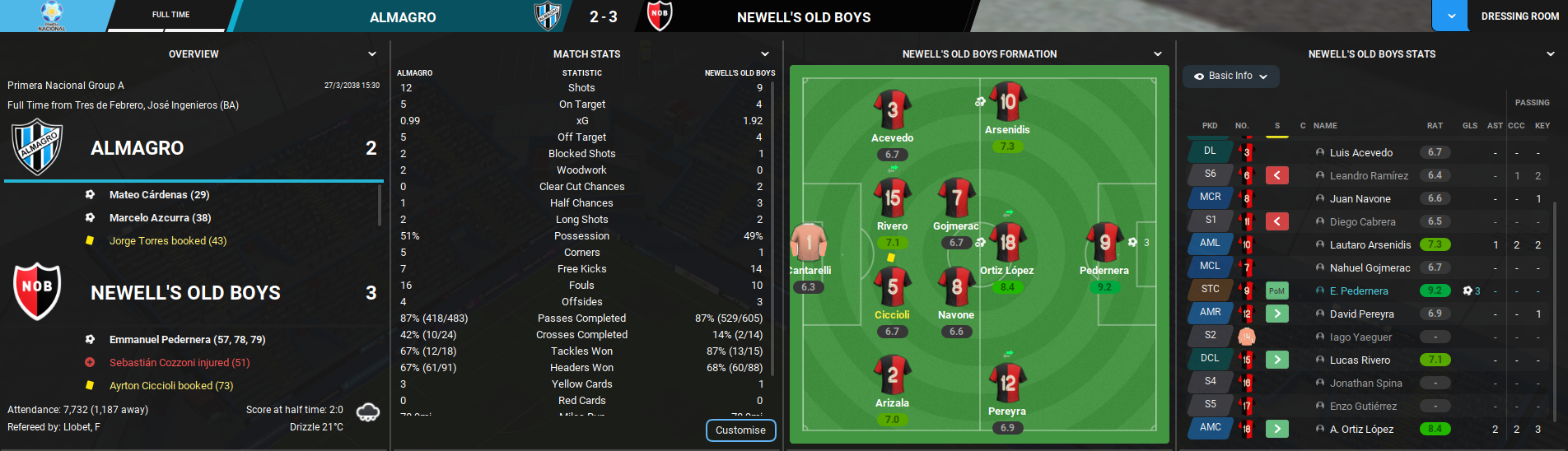The height and width of the screenshot is (451, 1568).
Task: Open scorer Emmanuel Pedernera's goal entry
Action: click(187, 339)
